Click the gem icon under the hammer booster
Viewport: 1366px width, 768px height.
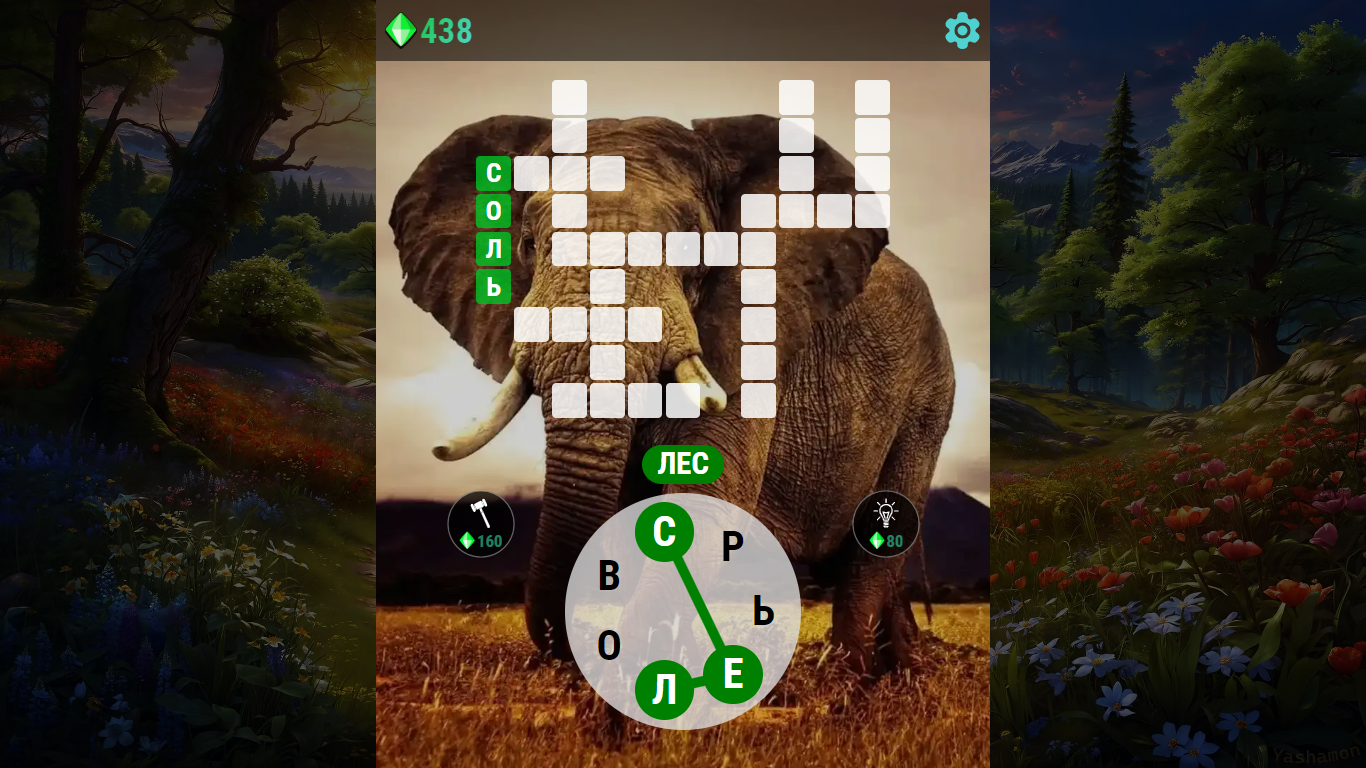tap(467, 541)
